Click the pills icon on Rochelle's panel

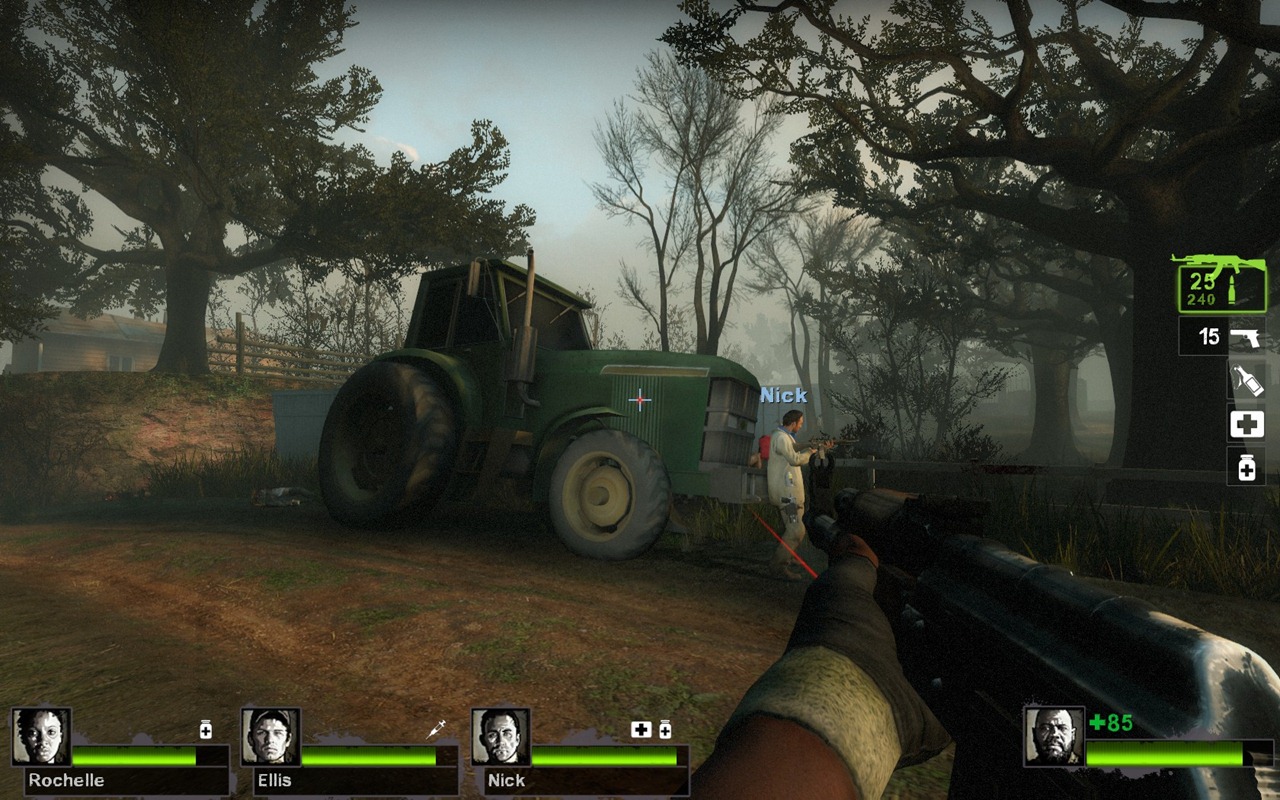(206, 730)
